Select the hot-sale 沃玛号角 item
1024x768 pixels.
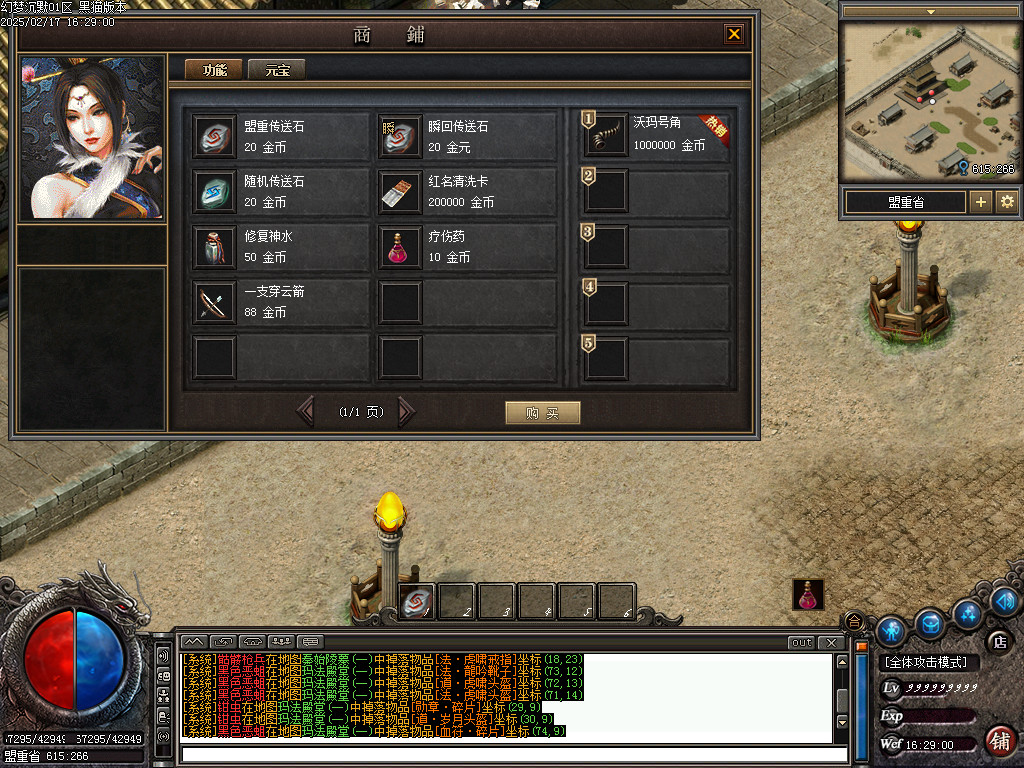(x=656, y=134)
